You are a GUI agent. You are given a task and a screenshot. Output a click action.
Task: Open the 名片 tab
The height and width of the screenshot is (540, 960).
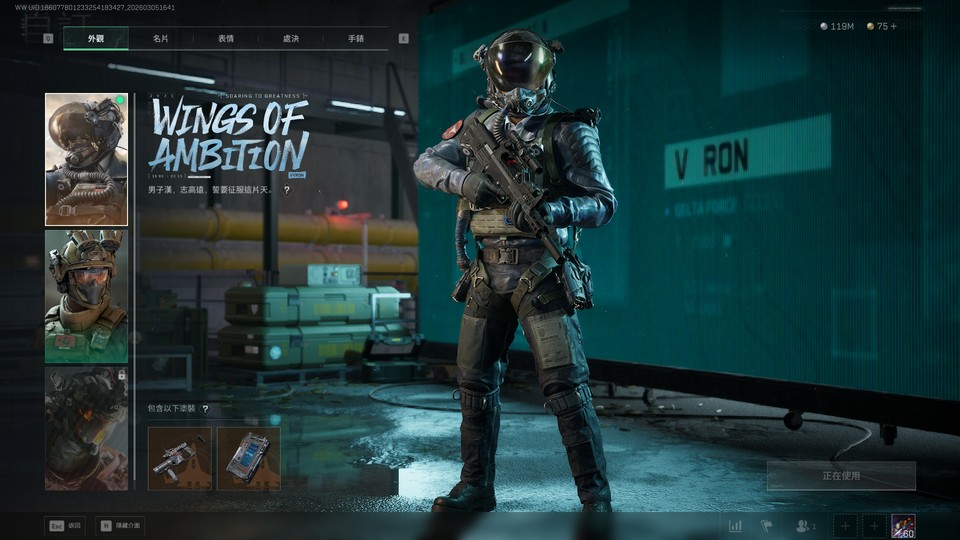160,38
